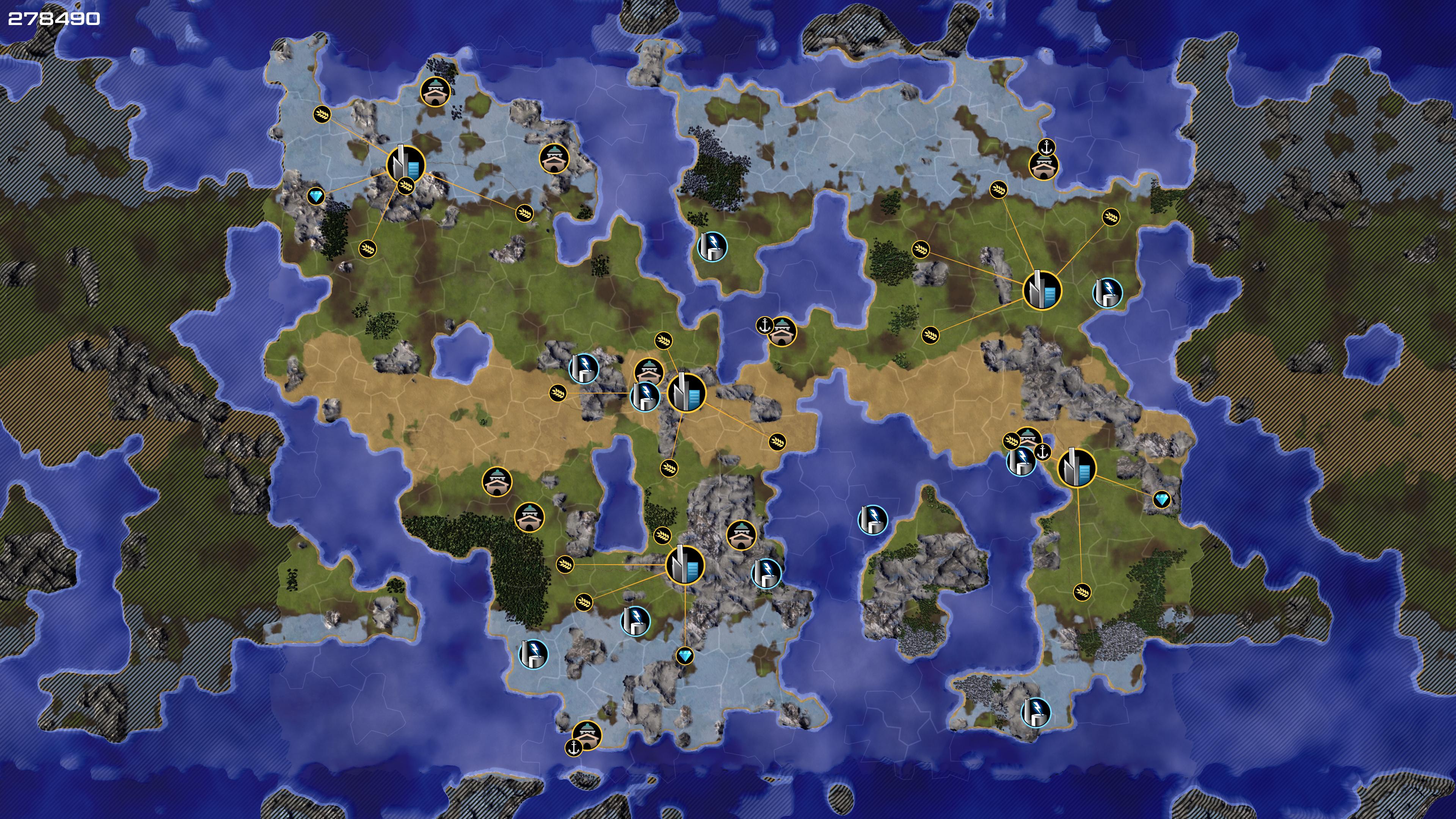Select the diamond icon beside the southeast city
The width and height of the screenshot is (1456, 819).
(x=1161, y=500)
